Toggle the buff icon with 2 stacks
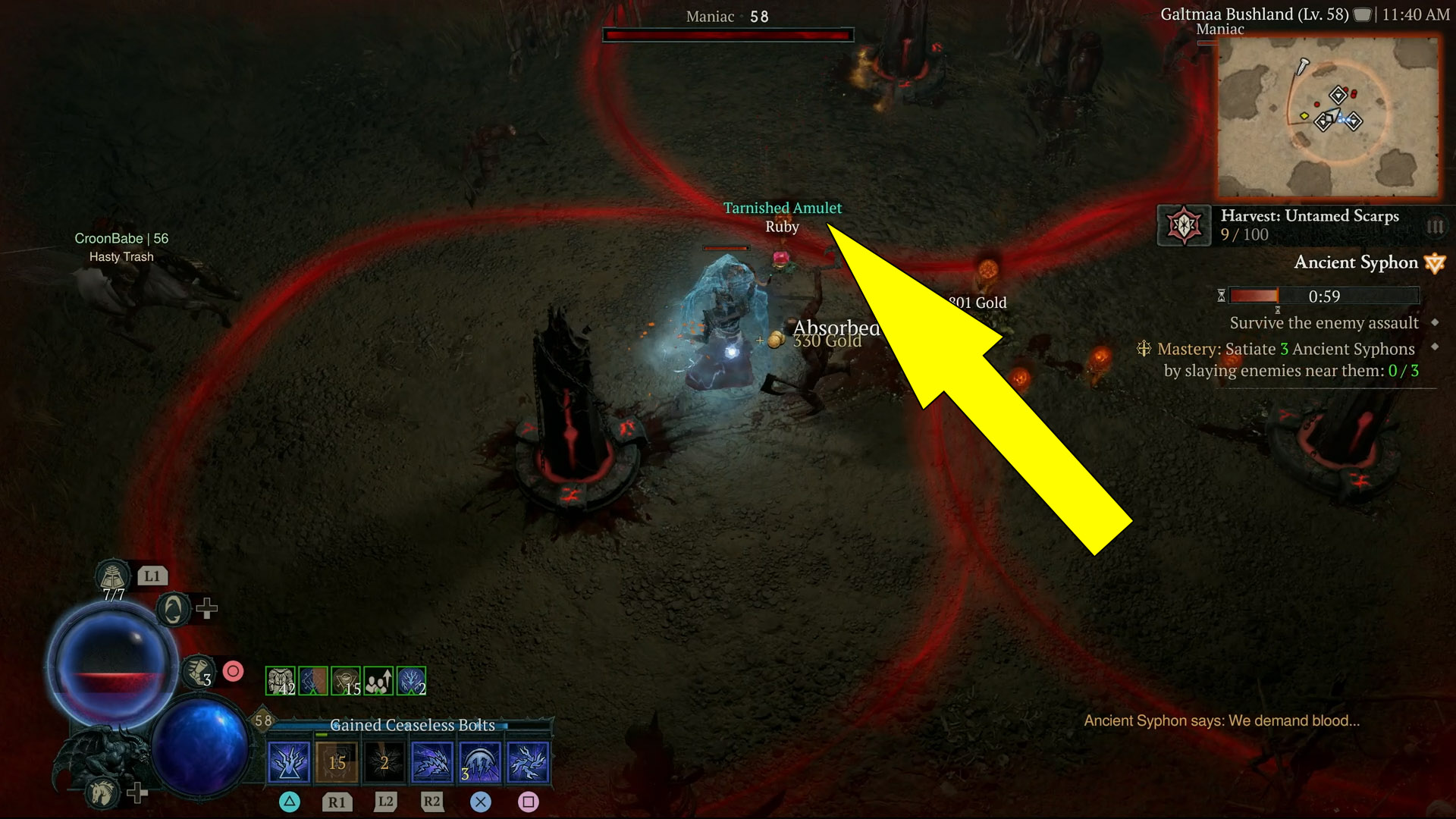 click(x=410, y=681)
